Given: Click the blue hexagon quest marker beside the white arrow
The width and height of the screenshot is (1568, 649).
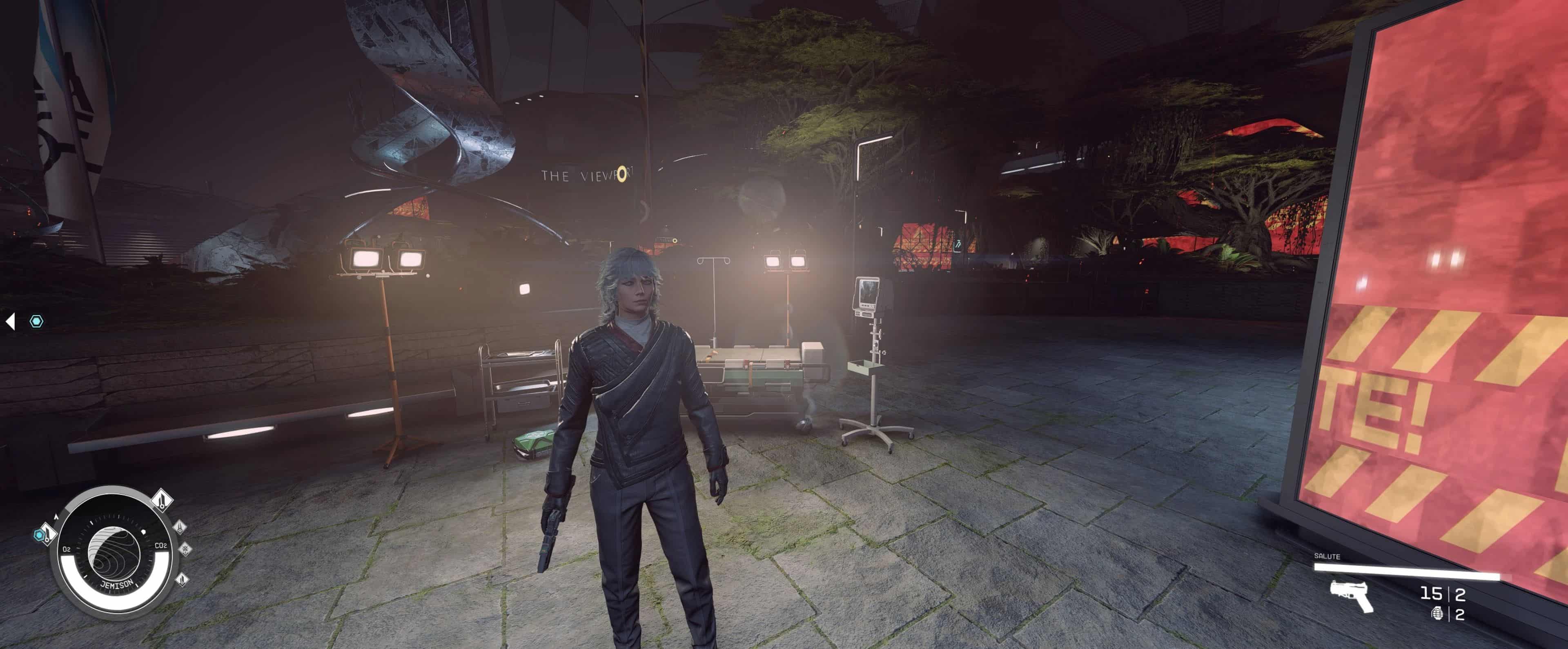Looking at the screenshot, I should [x=37, y=321].
